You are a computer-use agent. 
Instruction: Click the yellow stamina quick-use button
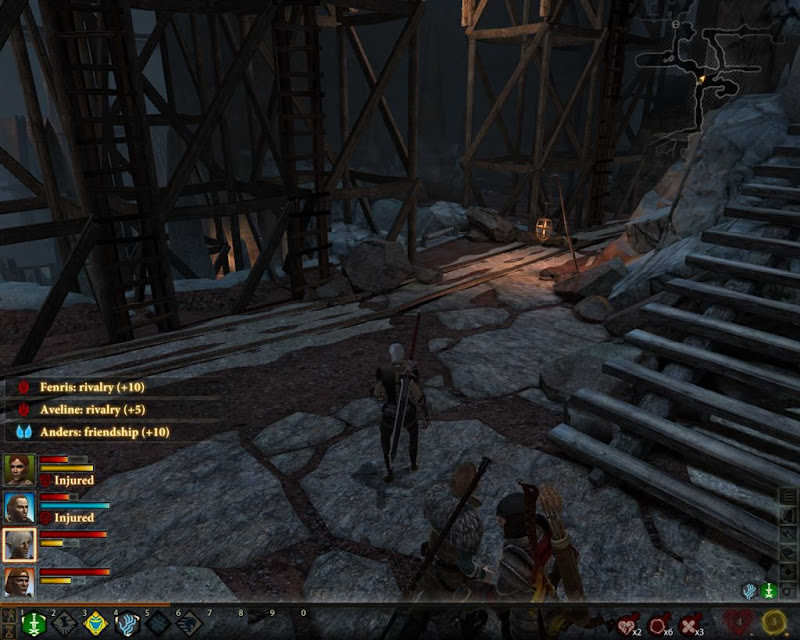(x=773, y=622)
